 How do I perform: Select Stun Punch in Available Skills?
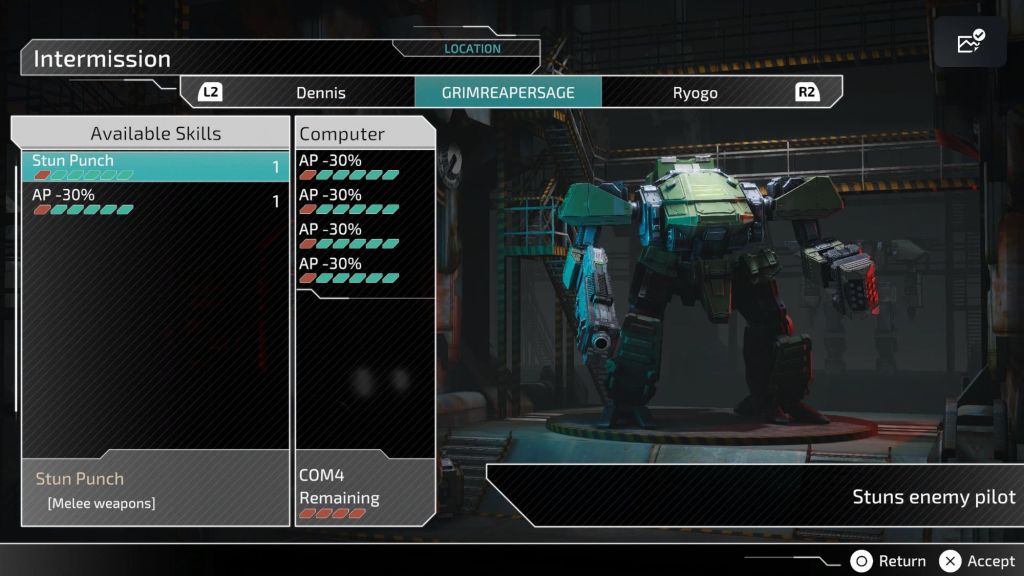click(155, 166)
